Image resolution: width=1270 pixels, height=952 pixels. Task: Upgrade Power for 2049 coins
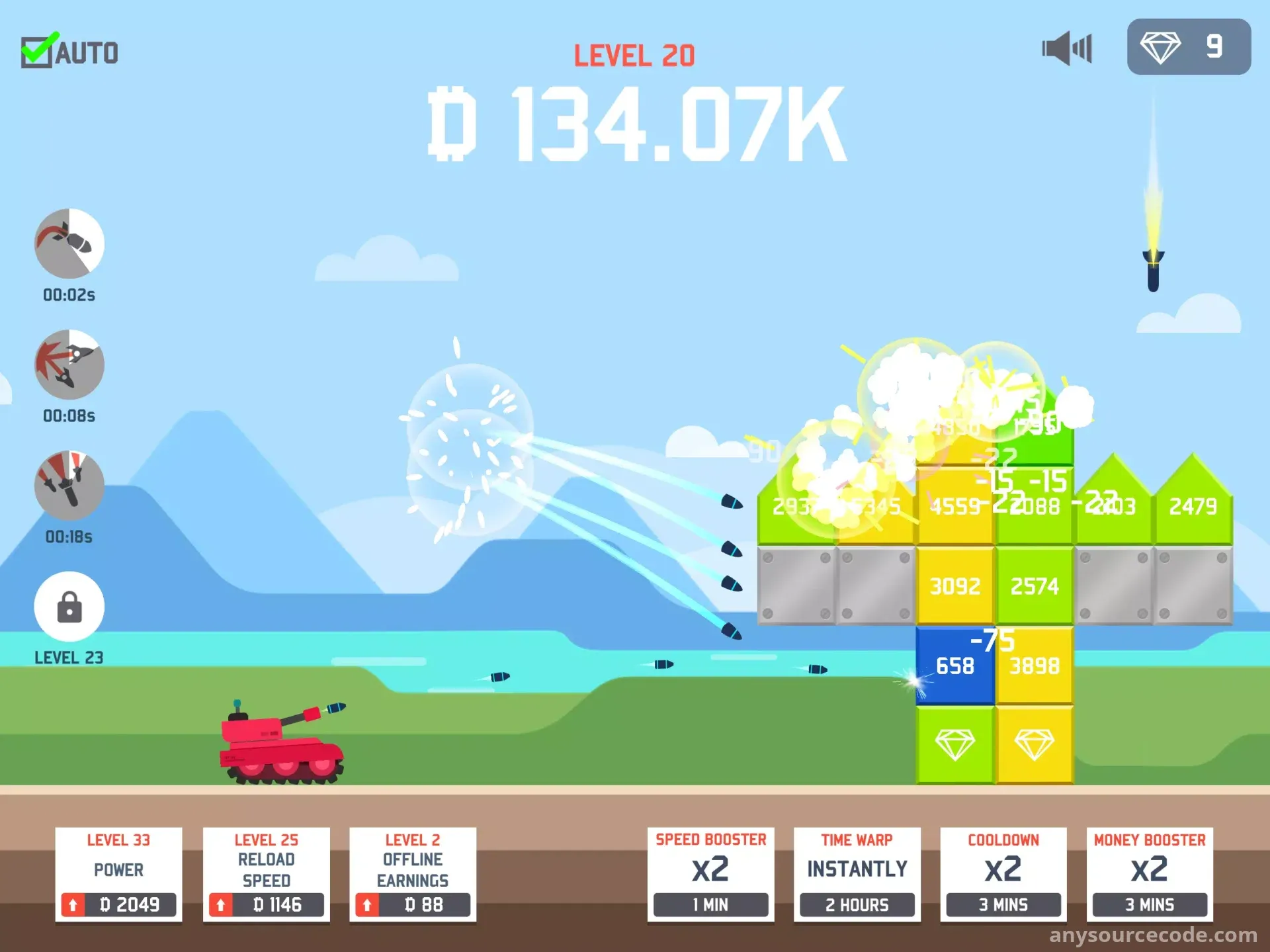click(118, 904)
